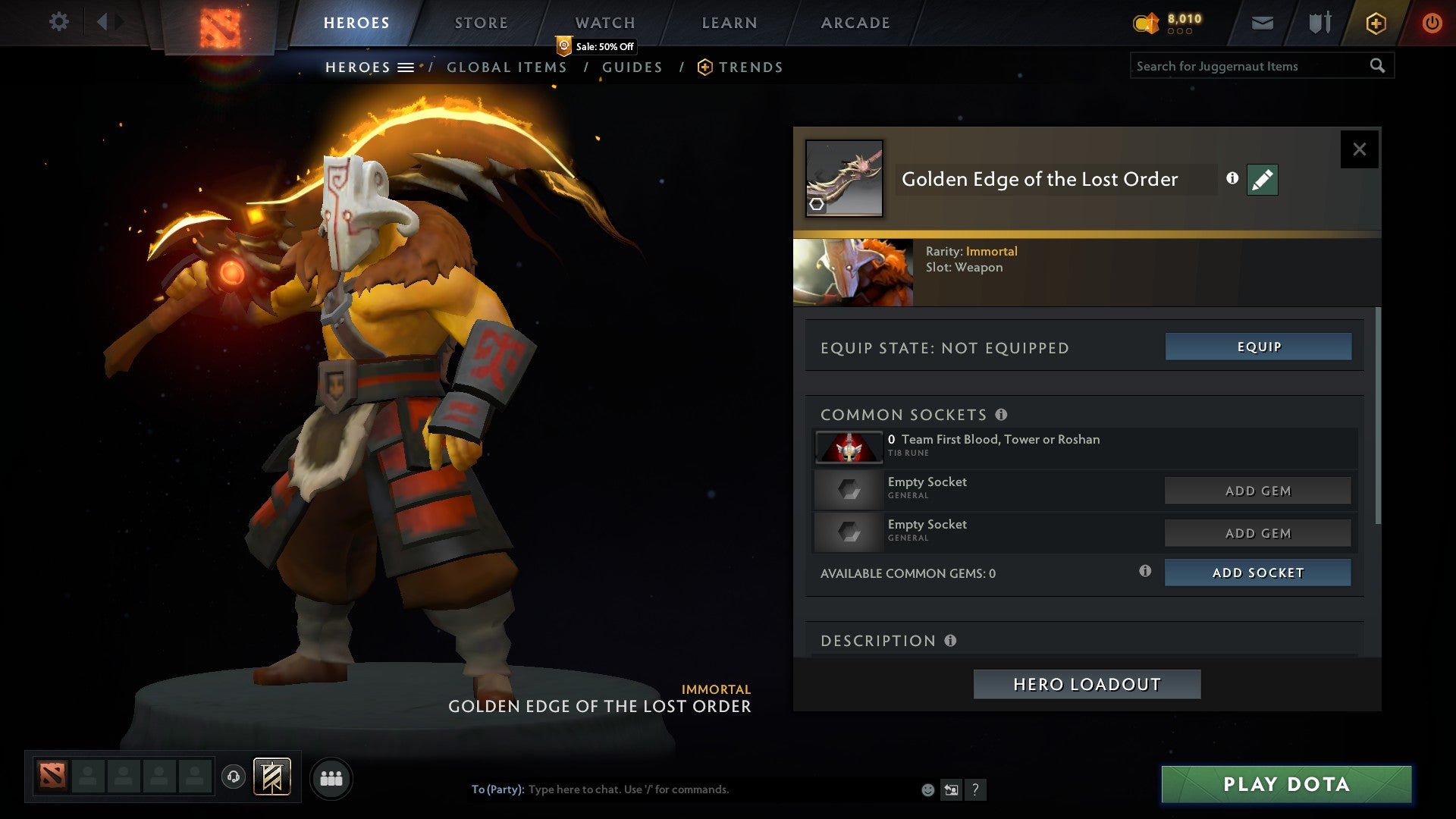Click the chat help question mark icon

tap(976, 789)
